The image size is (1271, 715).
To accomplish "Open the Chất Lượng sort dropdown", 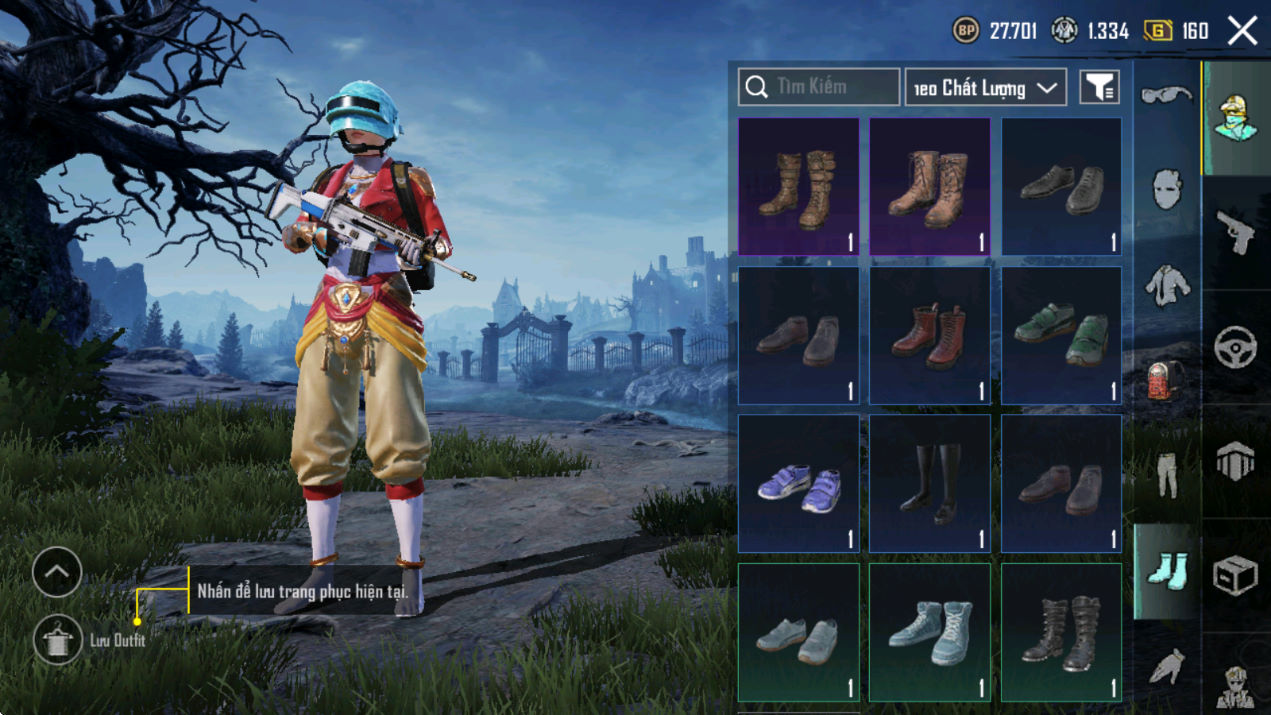I will pyautogui.click(x=985, y=88).
